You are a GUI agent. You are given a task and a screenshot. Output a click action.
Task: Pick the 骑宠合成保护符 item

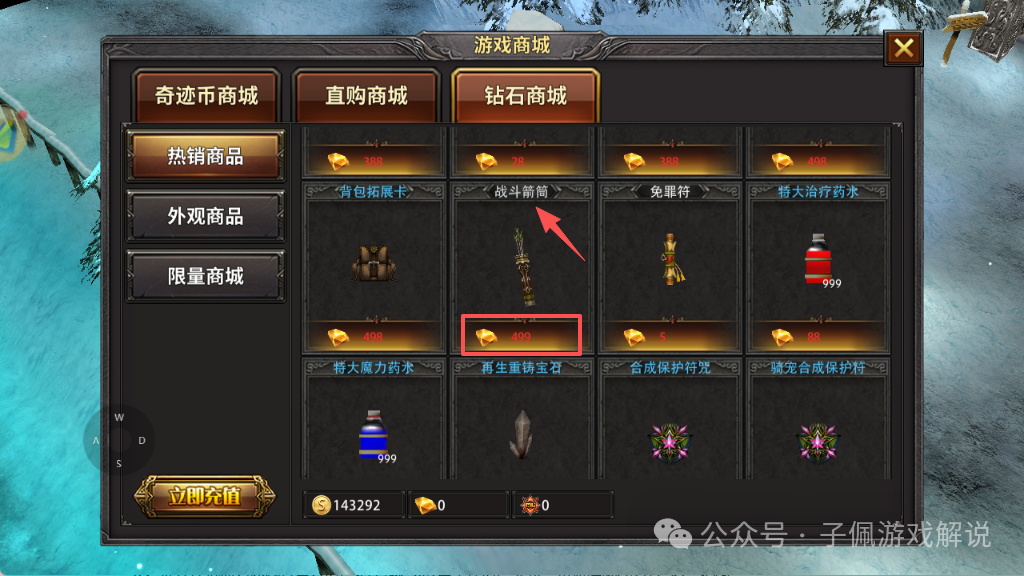(818, 436)
